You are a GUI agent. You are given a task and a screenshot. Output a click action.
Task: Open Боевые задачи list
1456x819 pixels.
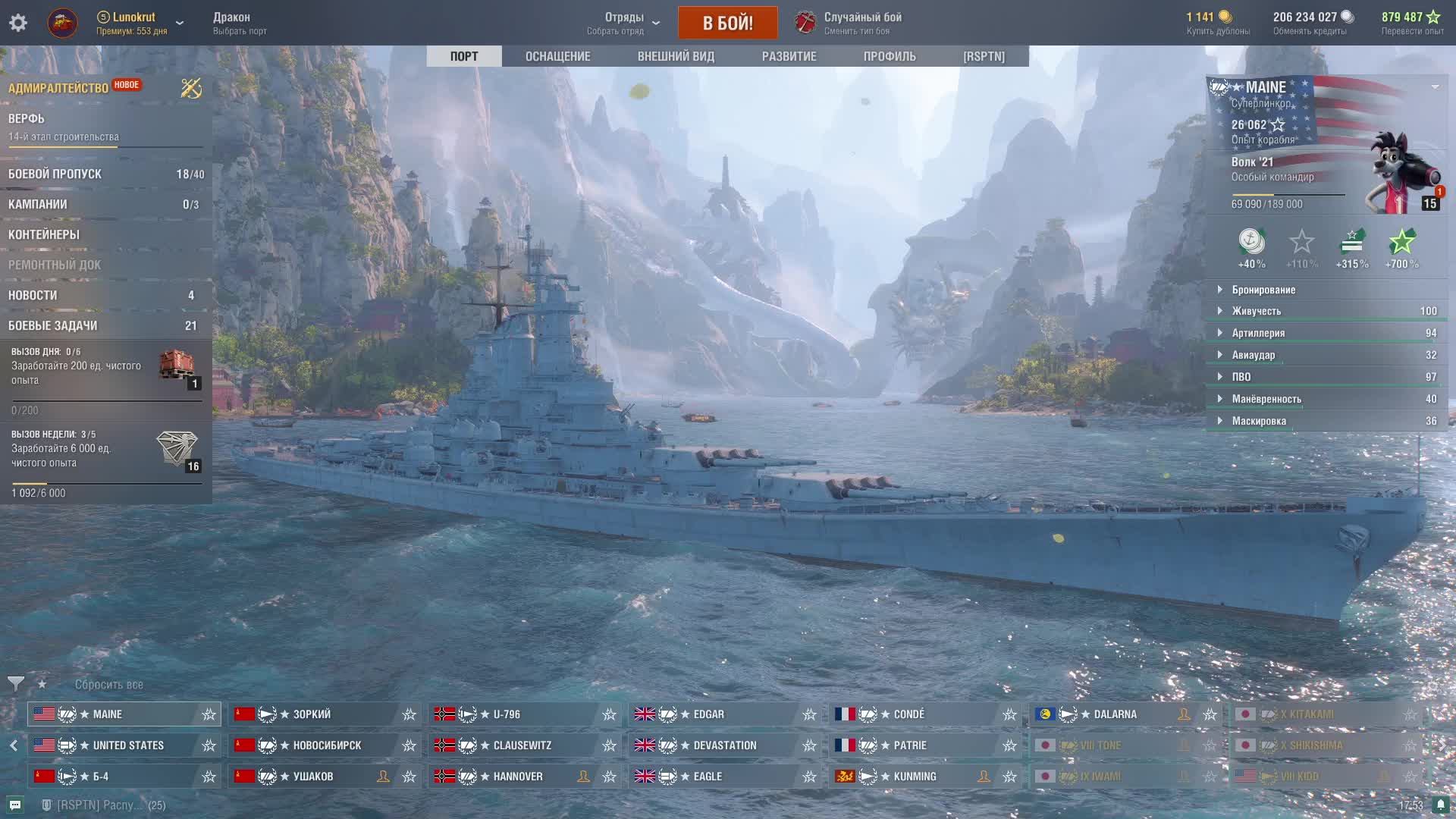[53, 326]
